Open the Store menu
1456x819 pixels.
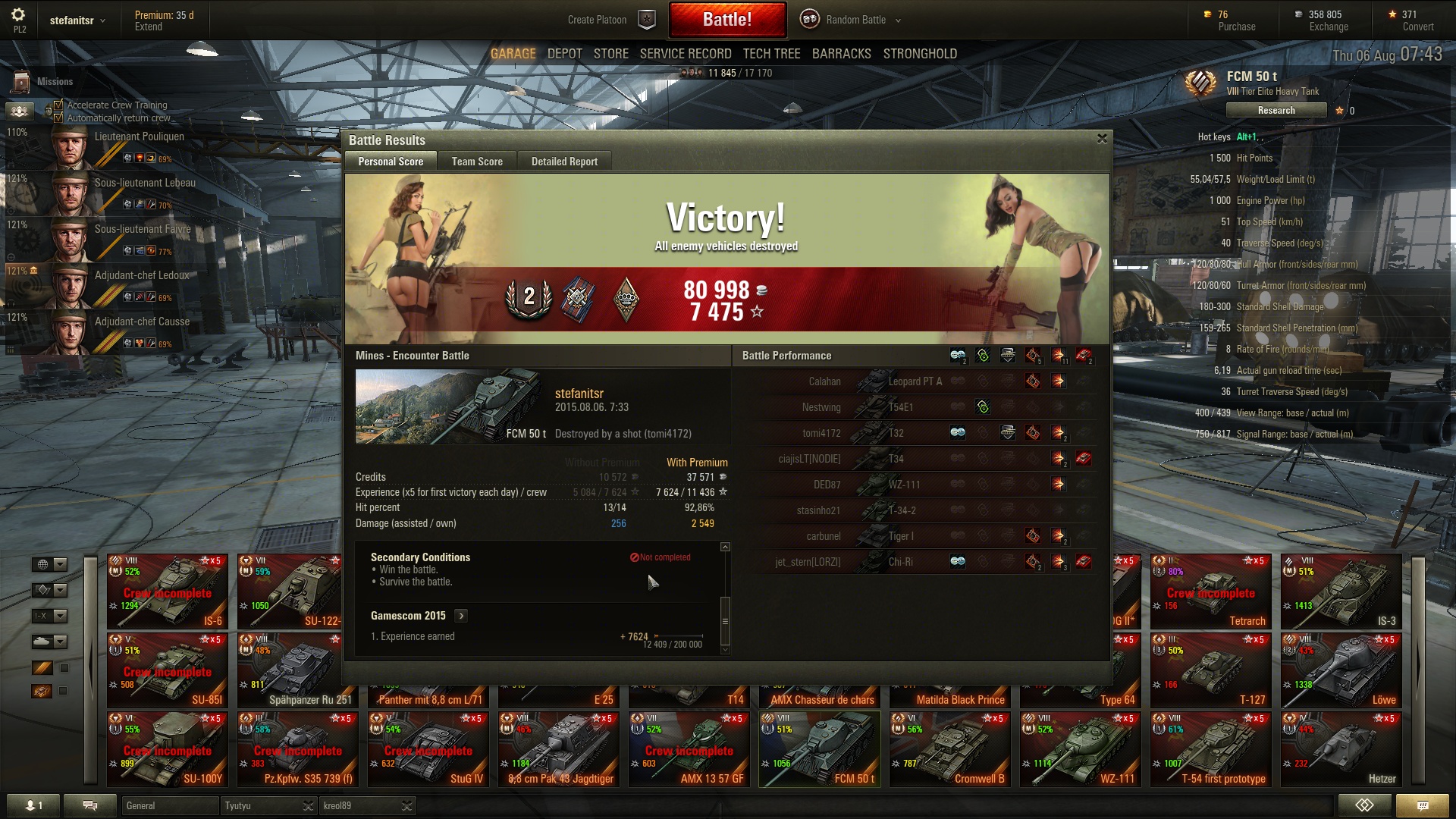610,54
